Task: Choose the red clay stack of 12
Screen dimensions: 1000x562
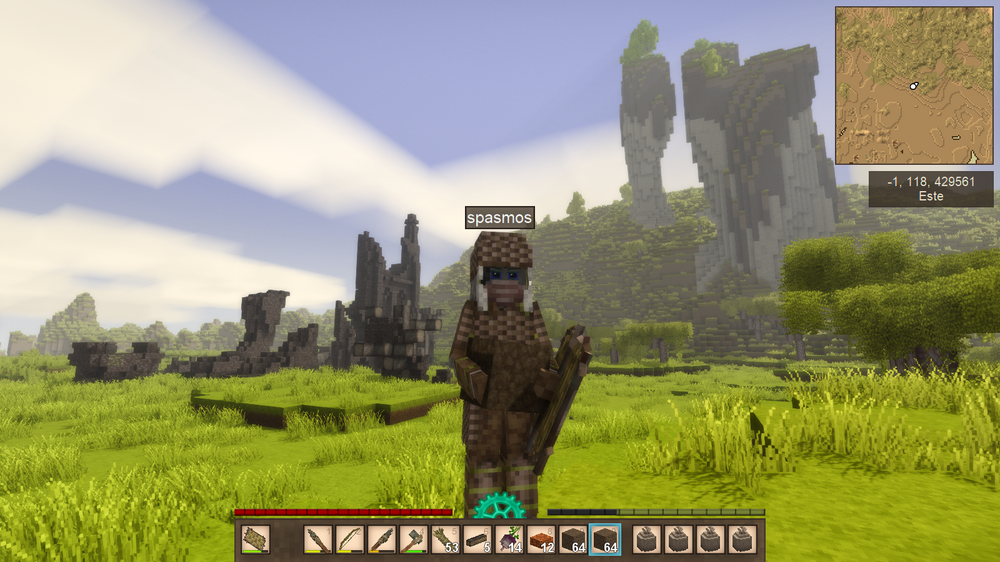Action: [x=541, y=540]
